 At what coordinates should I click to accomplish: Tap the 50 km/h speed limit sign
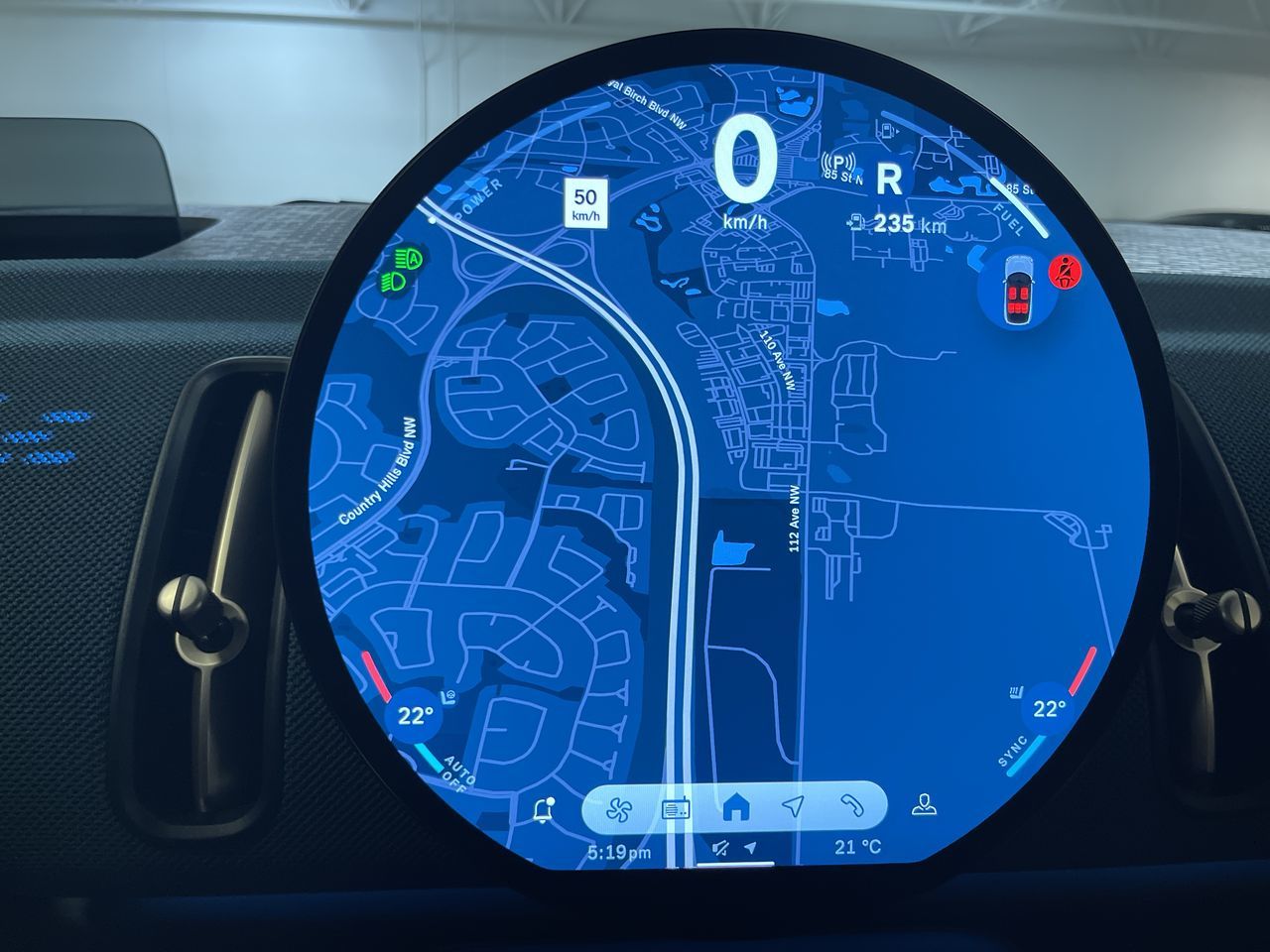coord(585,203)
